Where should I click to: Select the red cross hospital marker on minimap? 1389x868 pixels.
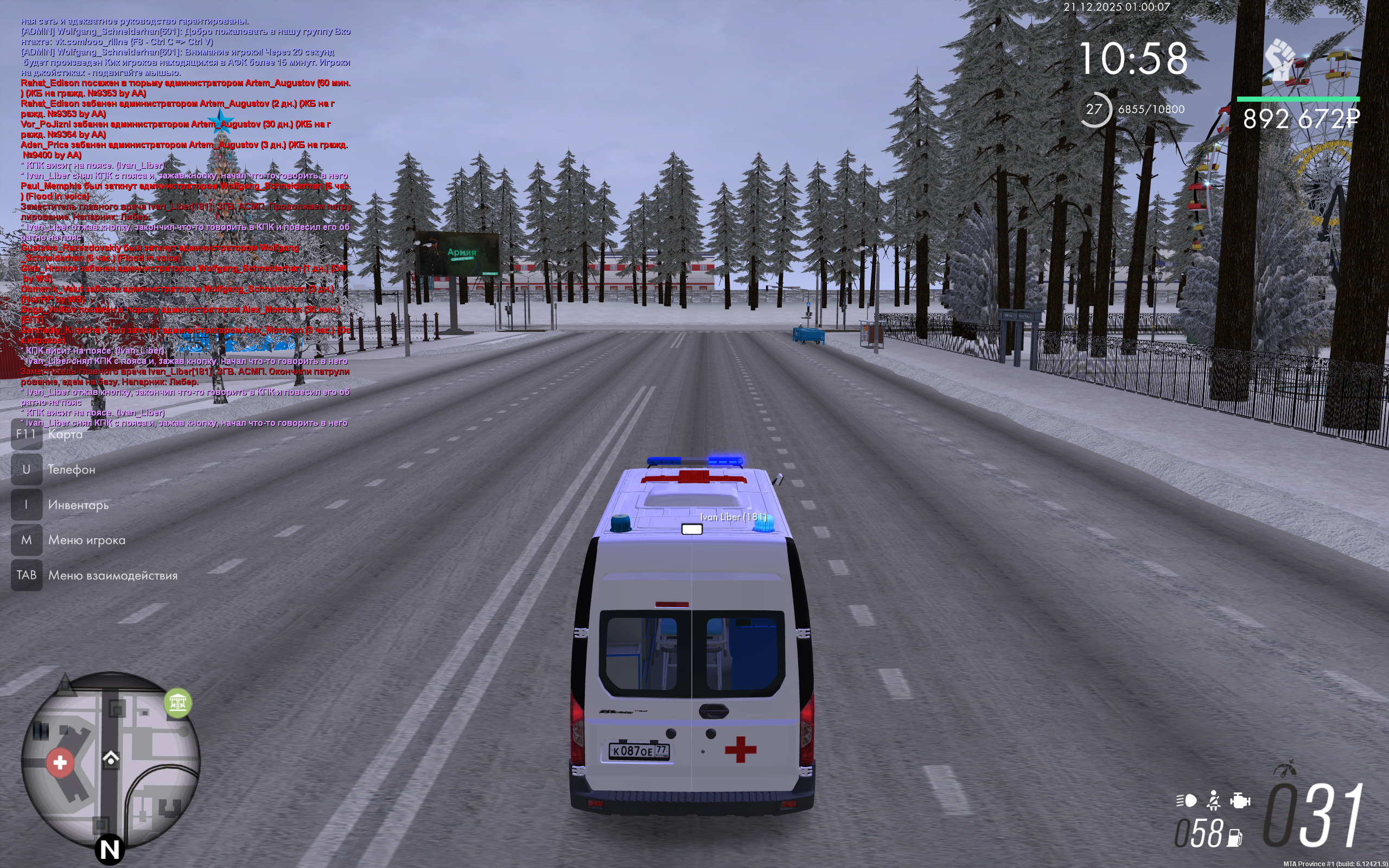60,762
